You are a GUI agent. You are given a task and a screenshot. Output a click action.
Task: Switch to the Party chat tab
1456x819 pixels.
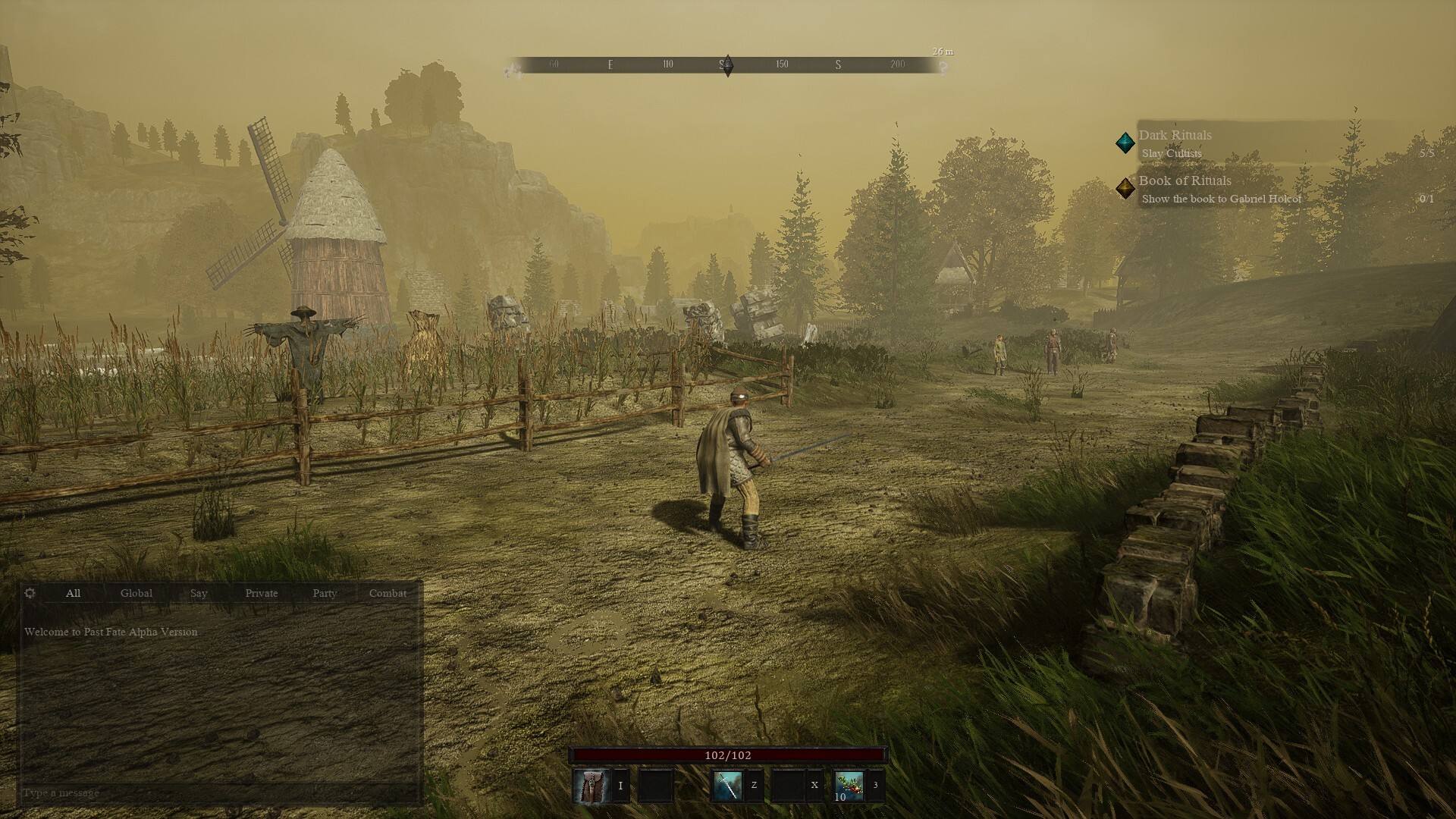[325, 593]
